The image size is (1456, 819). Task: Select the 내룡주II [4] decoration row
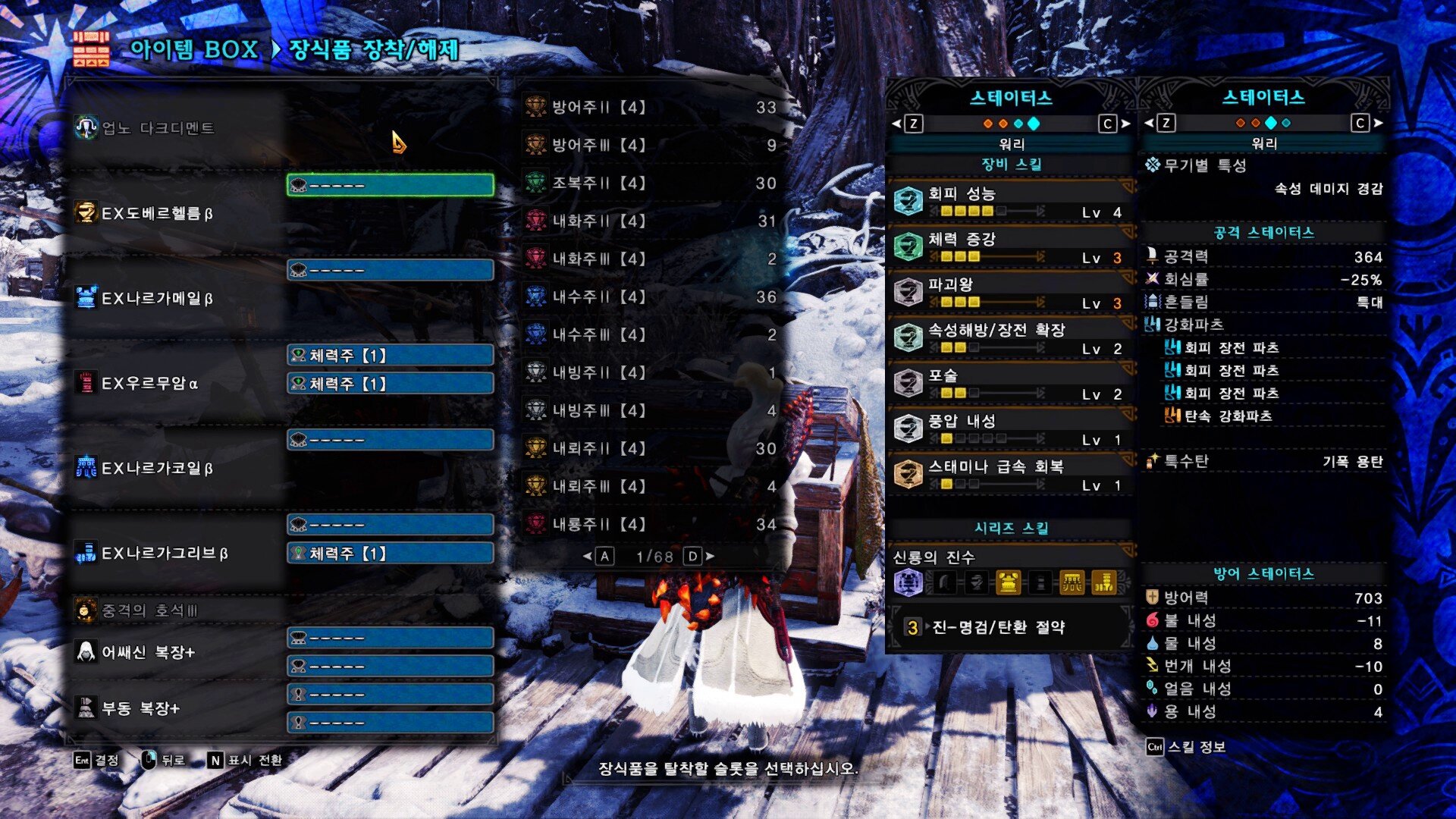[x=652, y=524]
